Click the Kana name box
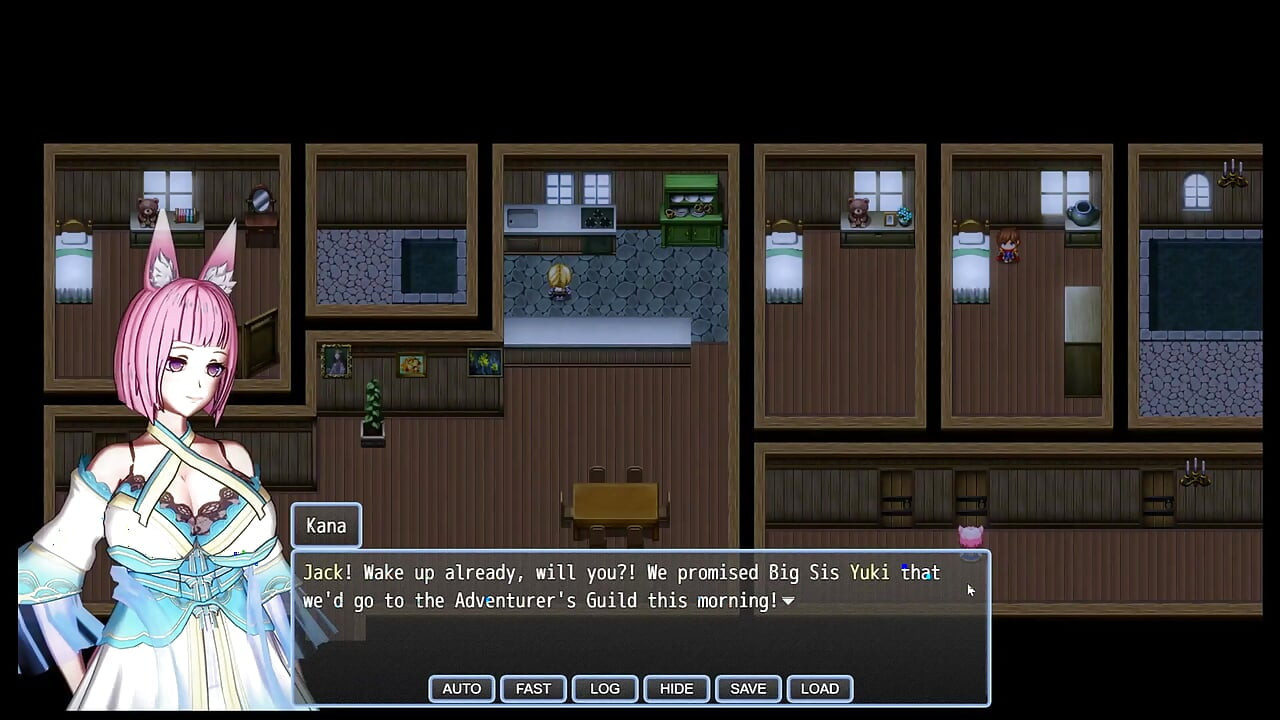 point(325,525)
